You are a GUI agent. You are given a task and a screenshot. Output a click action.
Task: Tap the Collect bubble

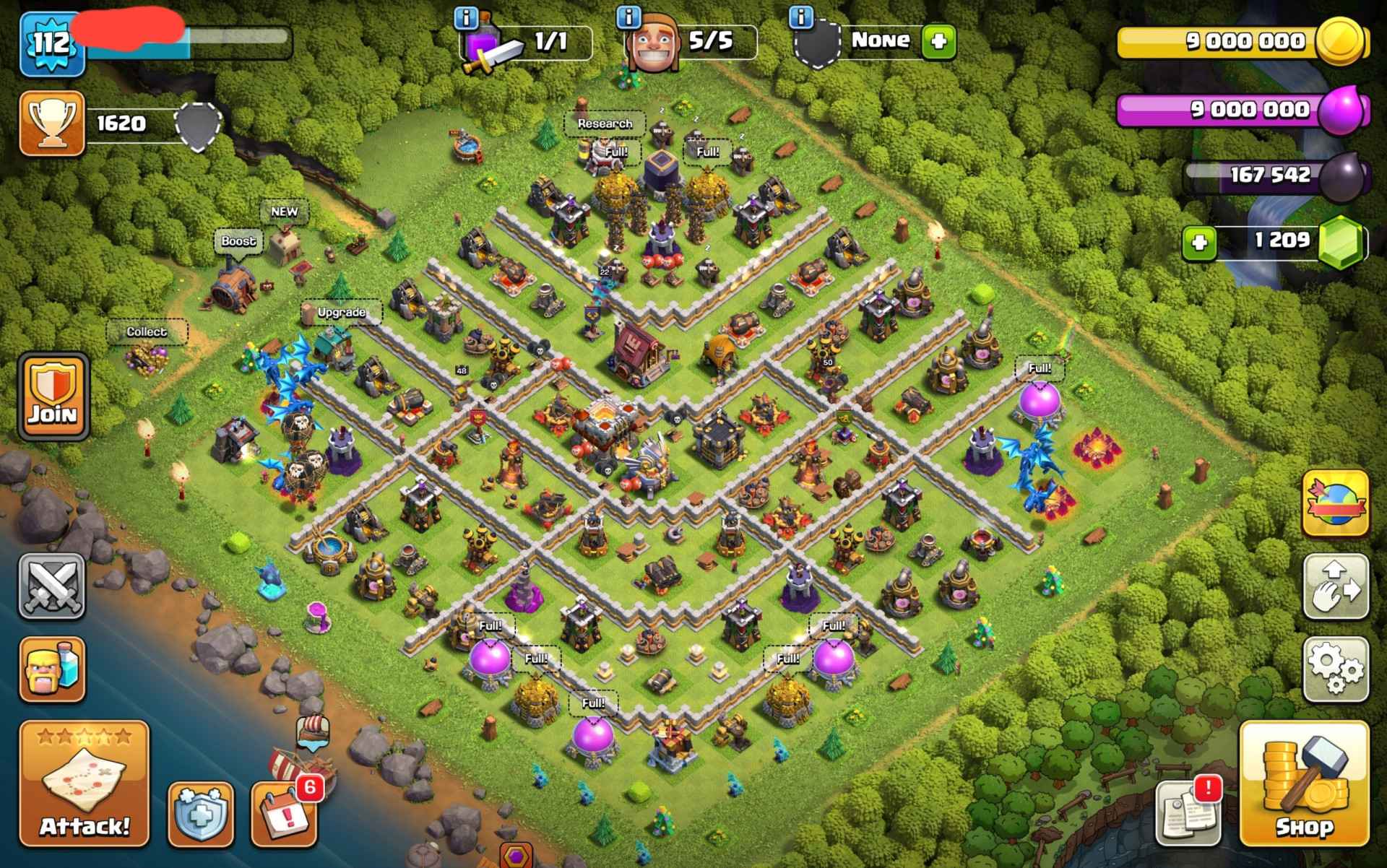click(x=147, y=331)
